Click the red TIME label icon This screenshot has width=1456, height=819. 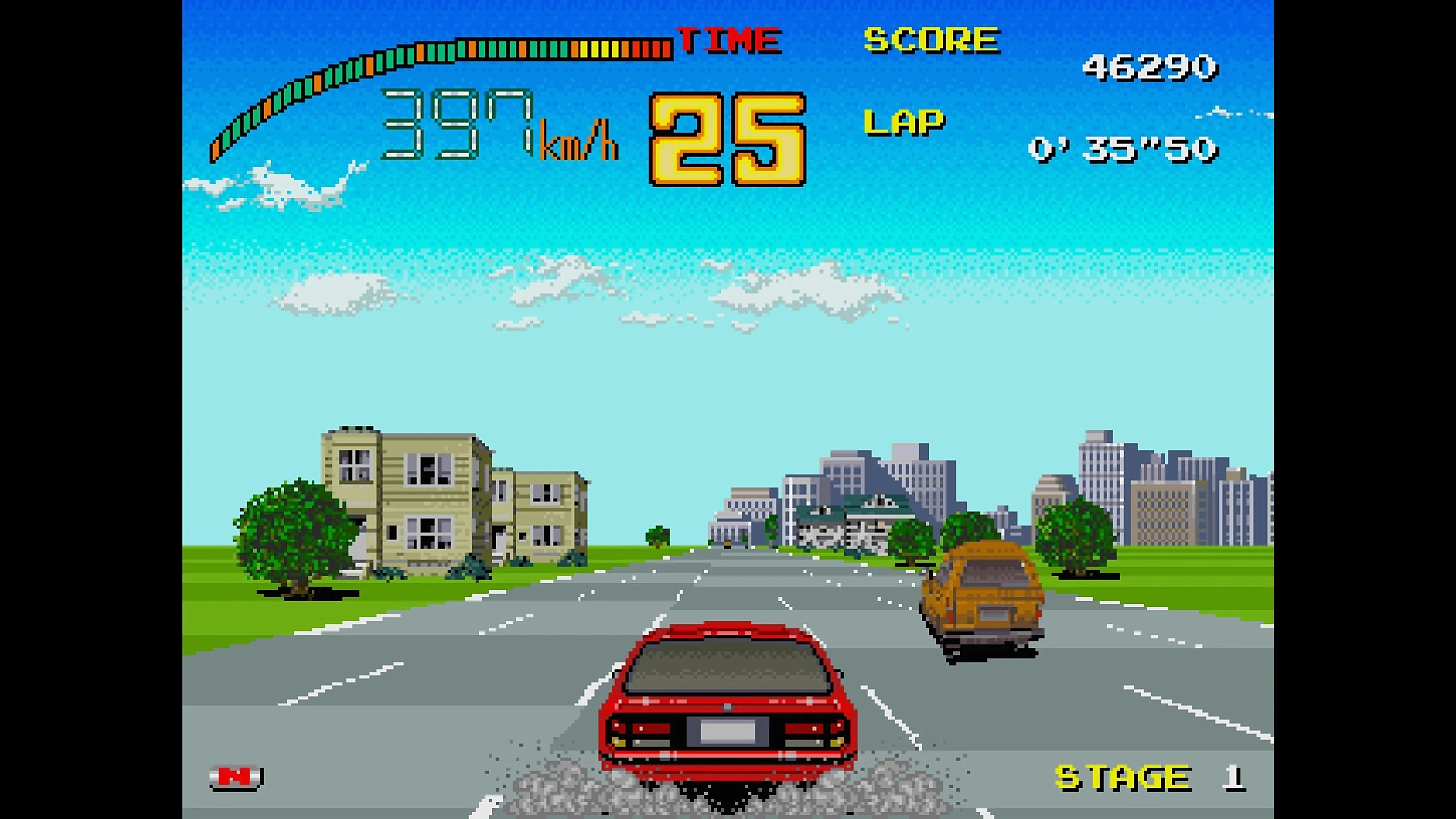pos(730,39)
